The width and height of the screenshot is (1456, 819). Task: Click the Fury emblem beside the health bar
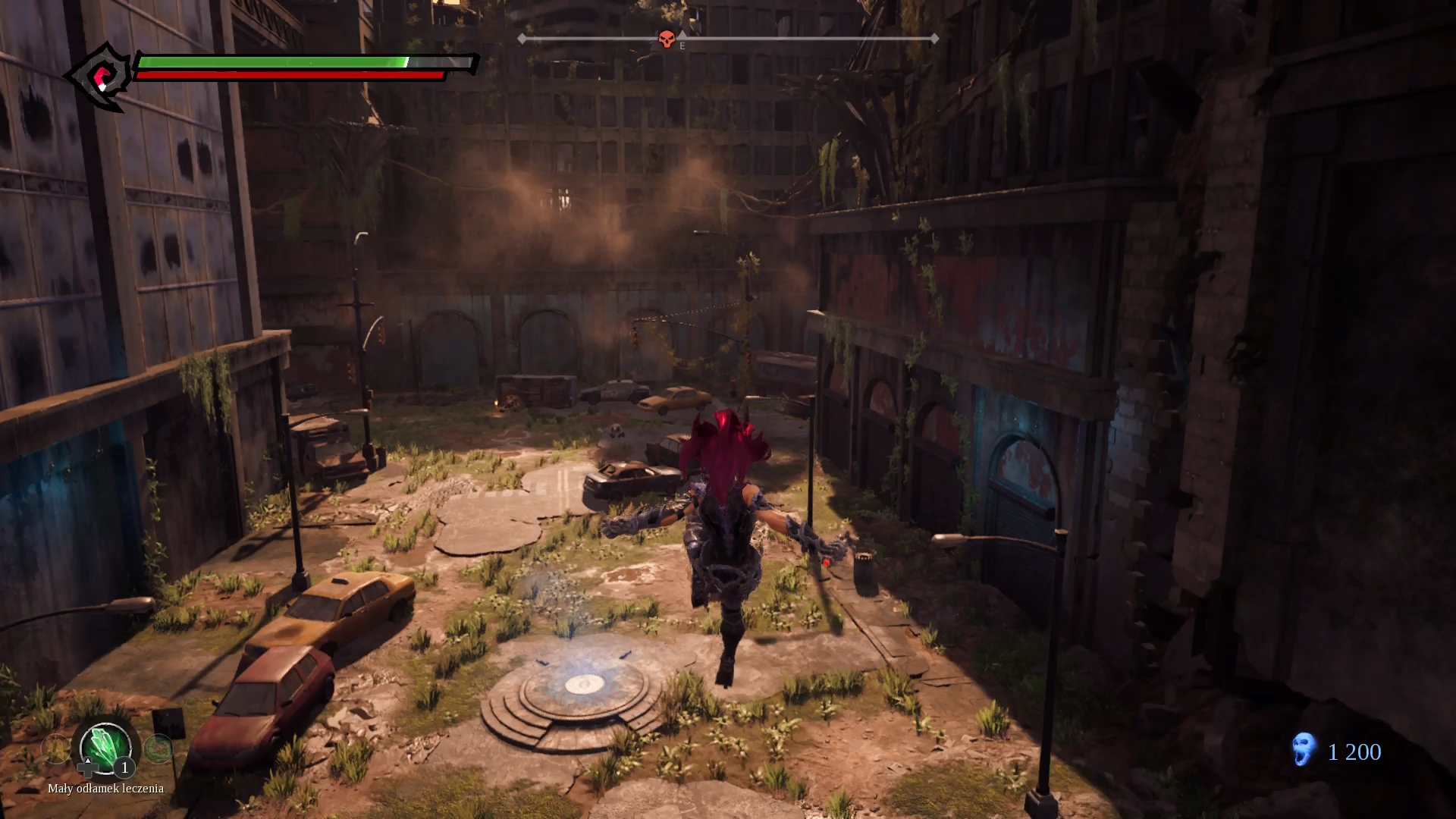click(102, 77)
